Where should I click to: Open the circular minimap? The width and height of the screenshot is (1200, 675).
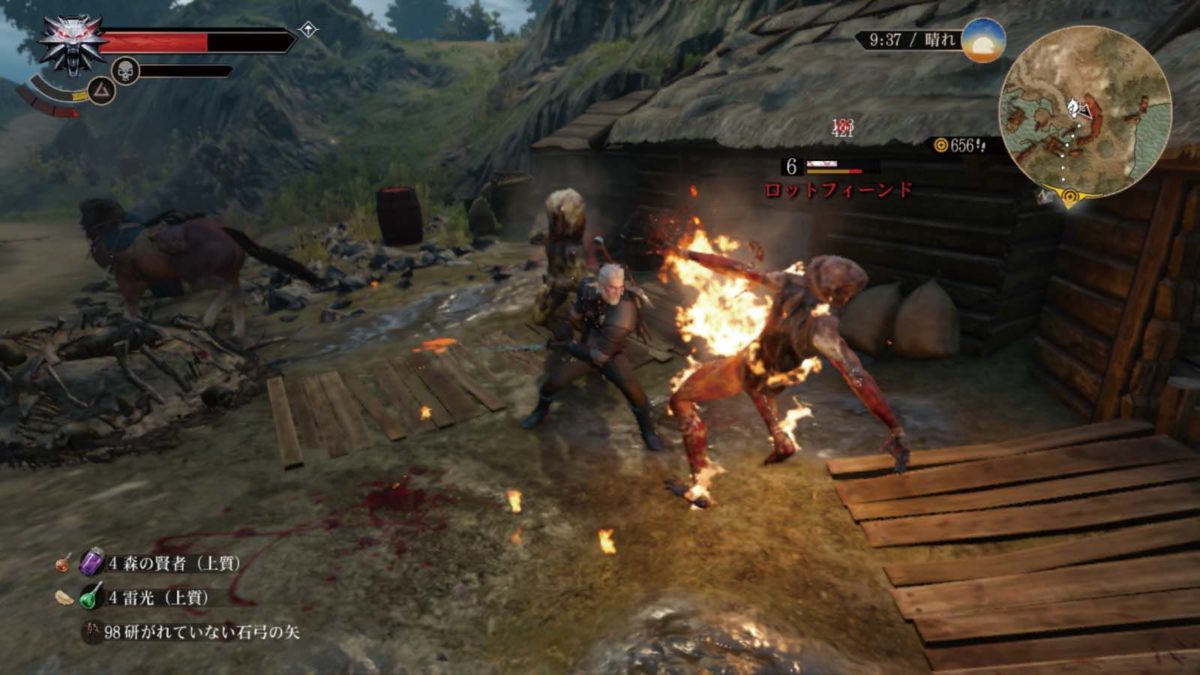[x=1085, y=110]
